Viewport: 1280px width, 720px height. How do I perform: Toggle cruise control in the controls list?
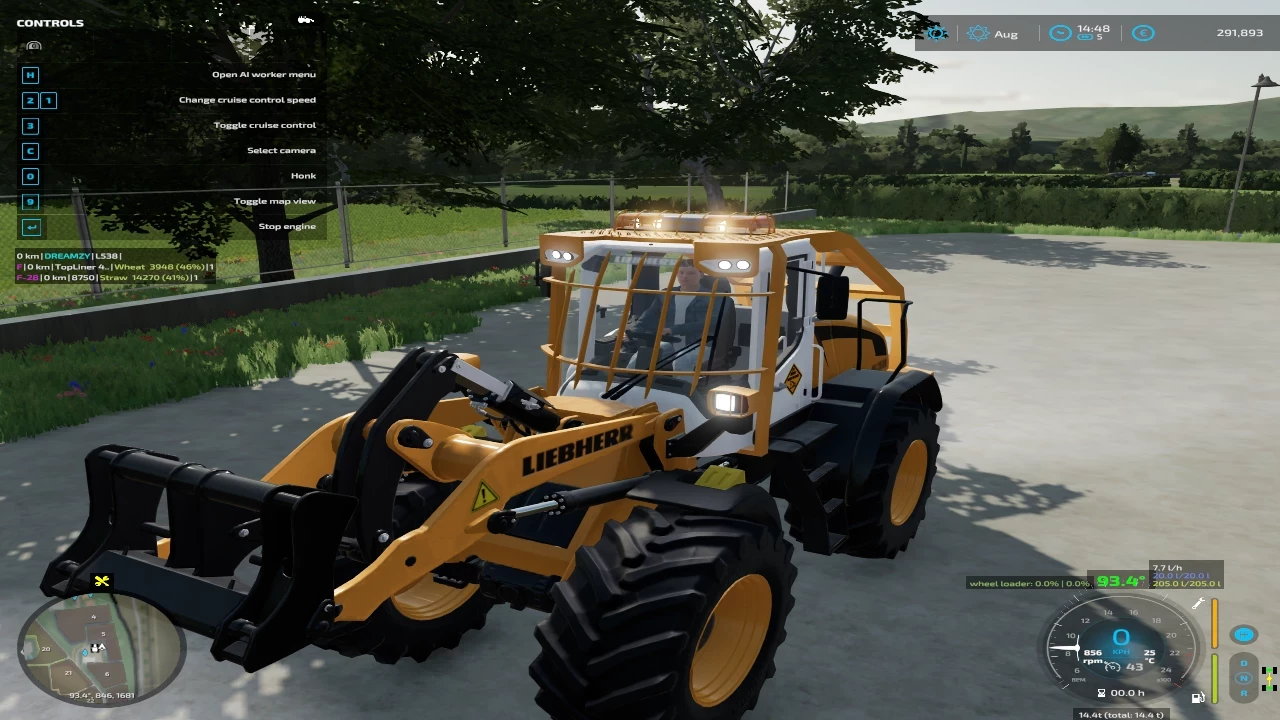tap(265, 124)
